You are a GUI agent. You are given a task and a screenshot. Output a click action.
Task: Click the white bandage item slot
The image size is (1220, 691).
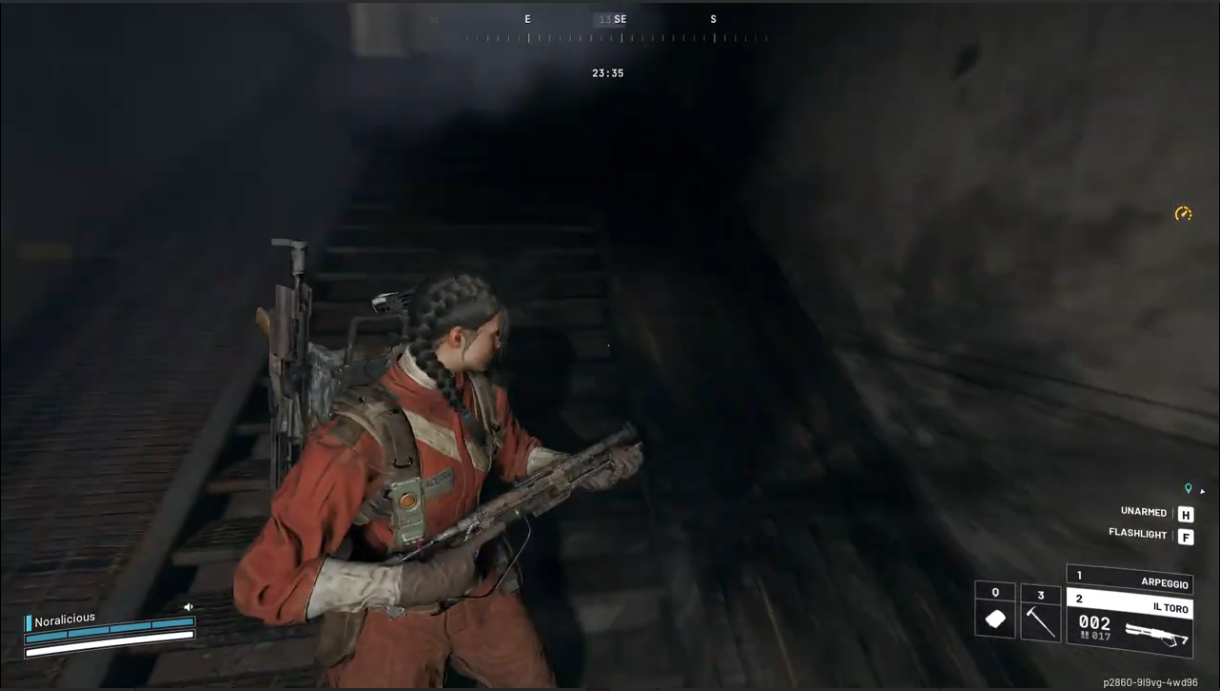click(x=995, y=611)
